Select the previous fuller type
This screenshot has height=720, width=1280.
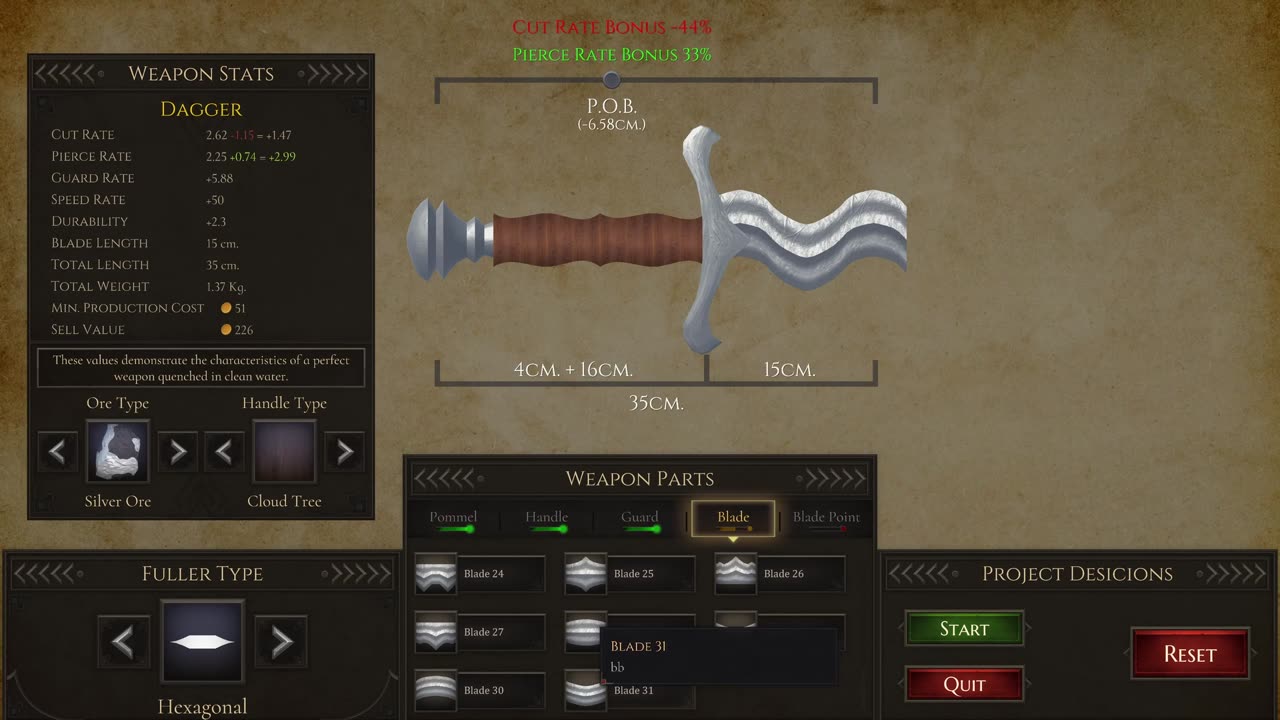tap(124, 641)
